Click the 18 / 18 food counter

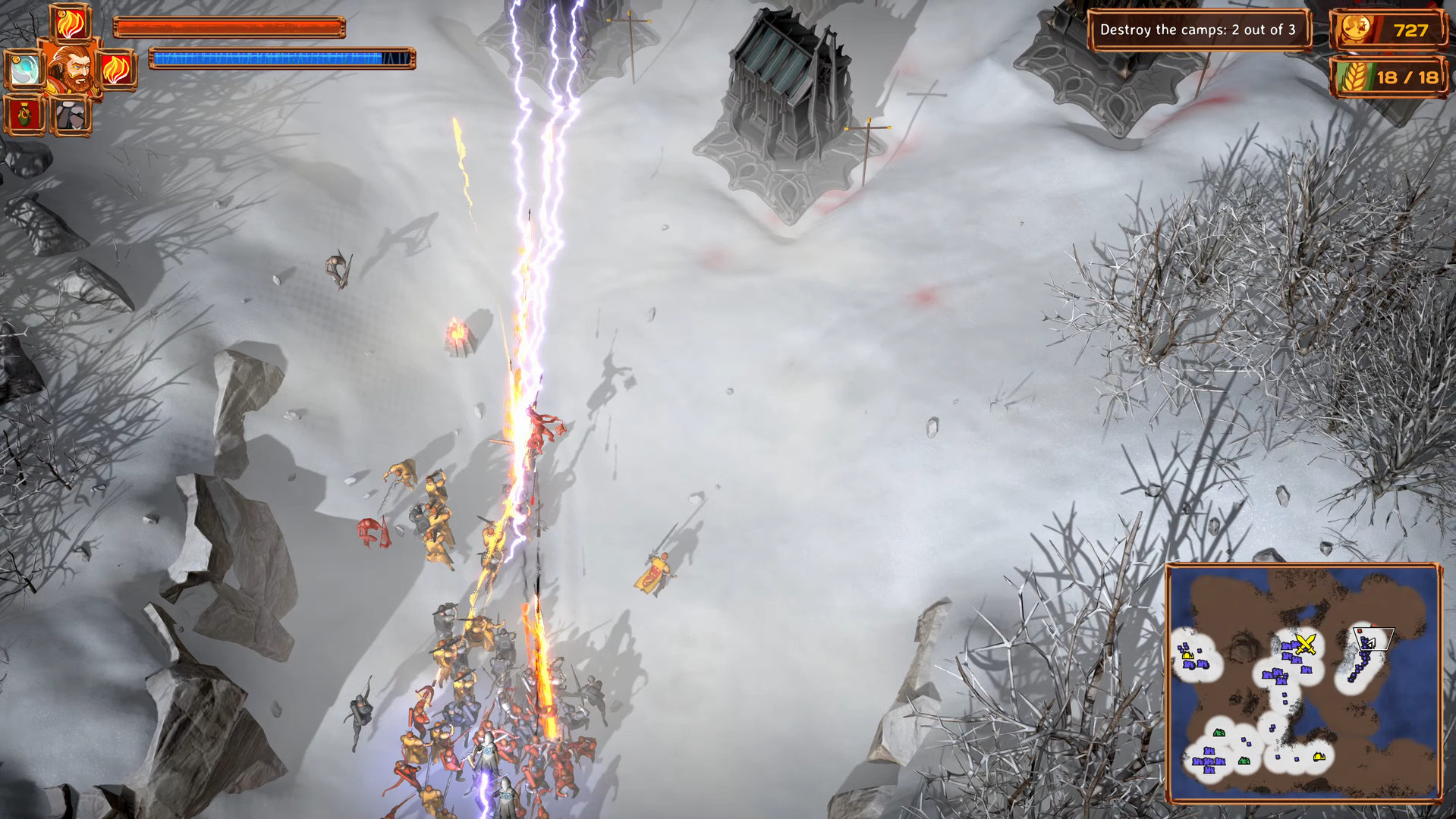tap(1409, 77)
